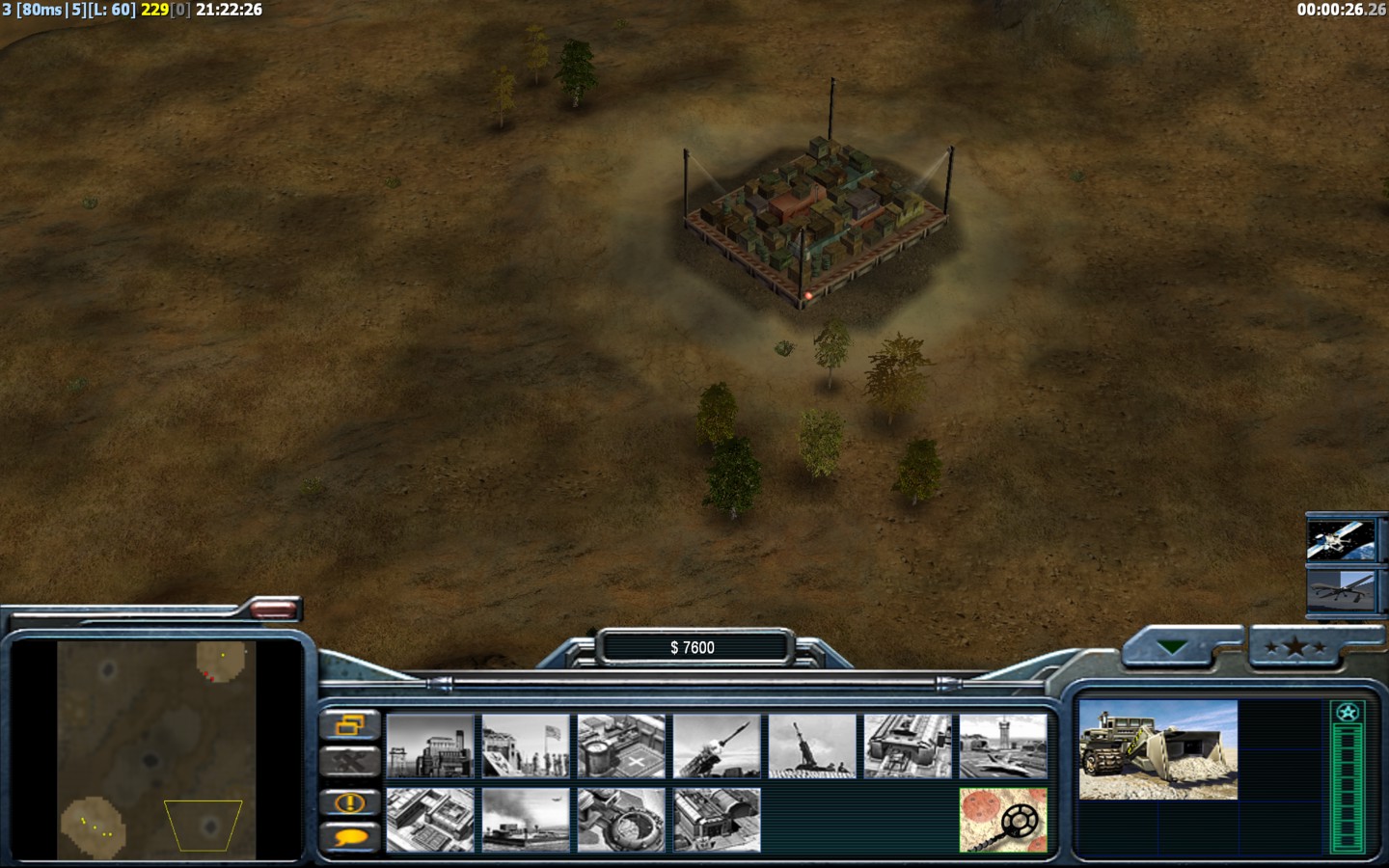1389x868 pixels.
Task: Select the Firebase artillery build icon
Action: [x=812, y=746]
